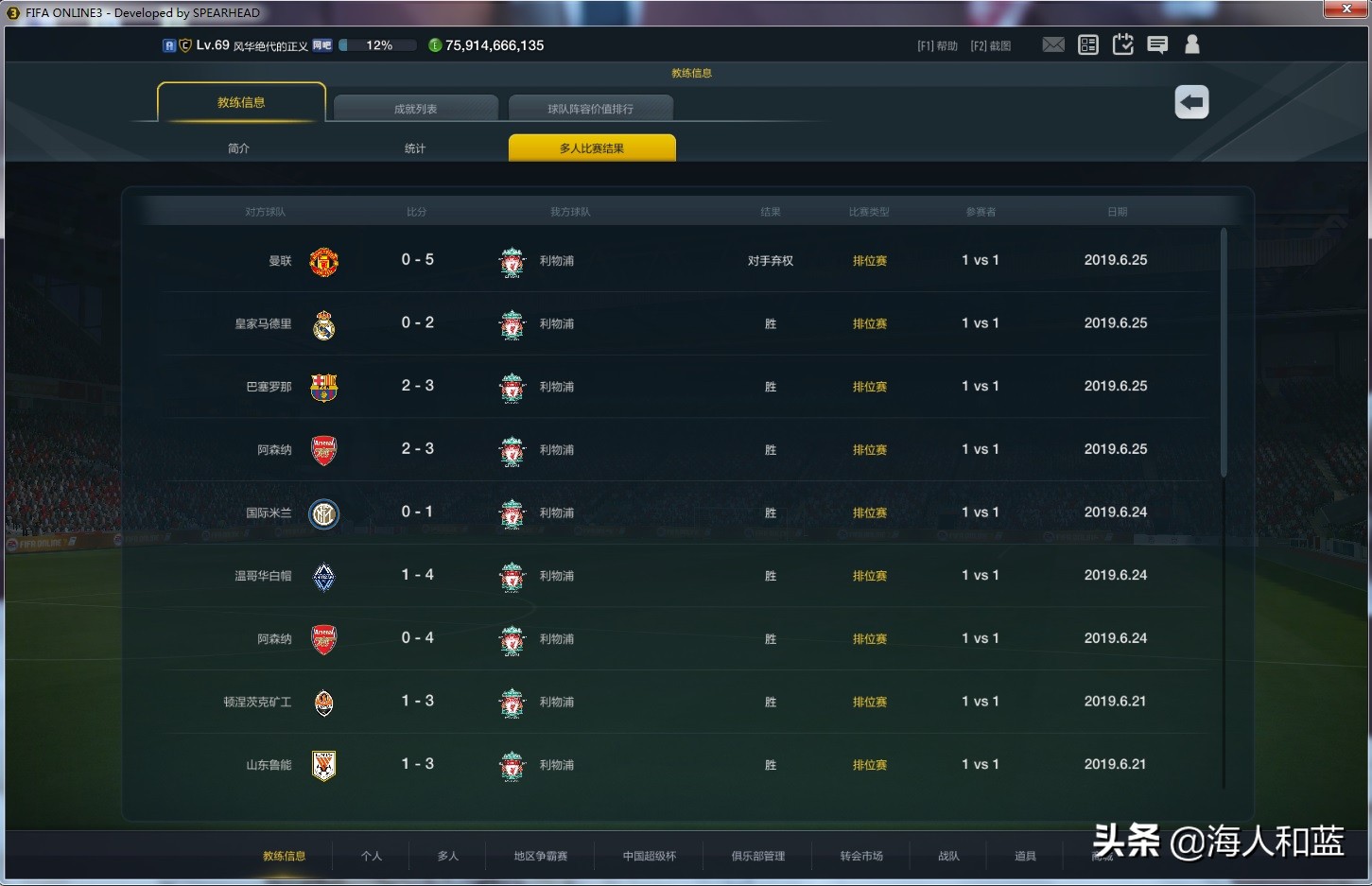Select the Manchester United club crest
The width and height of the screenshot is (1372, 886).
323,262
